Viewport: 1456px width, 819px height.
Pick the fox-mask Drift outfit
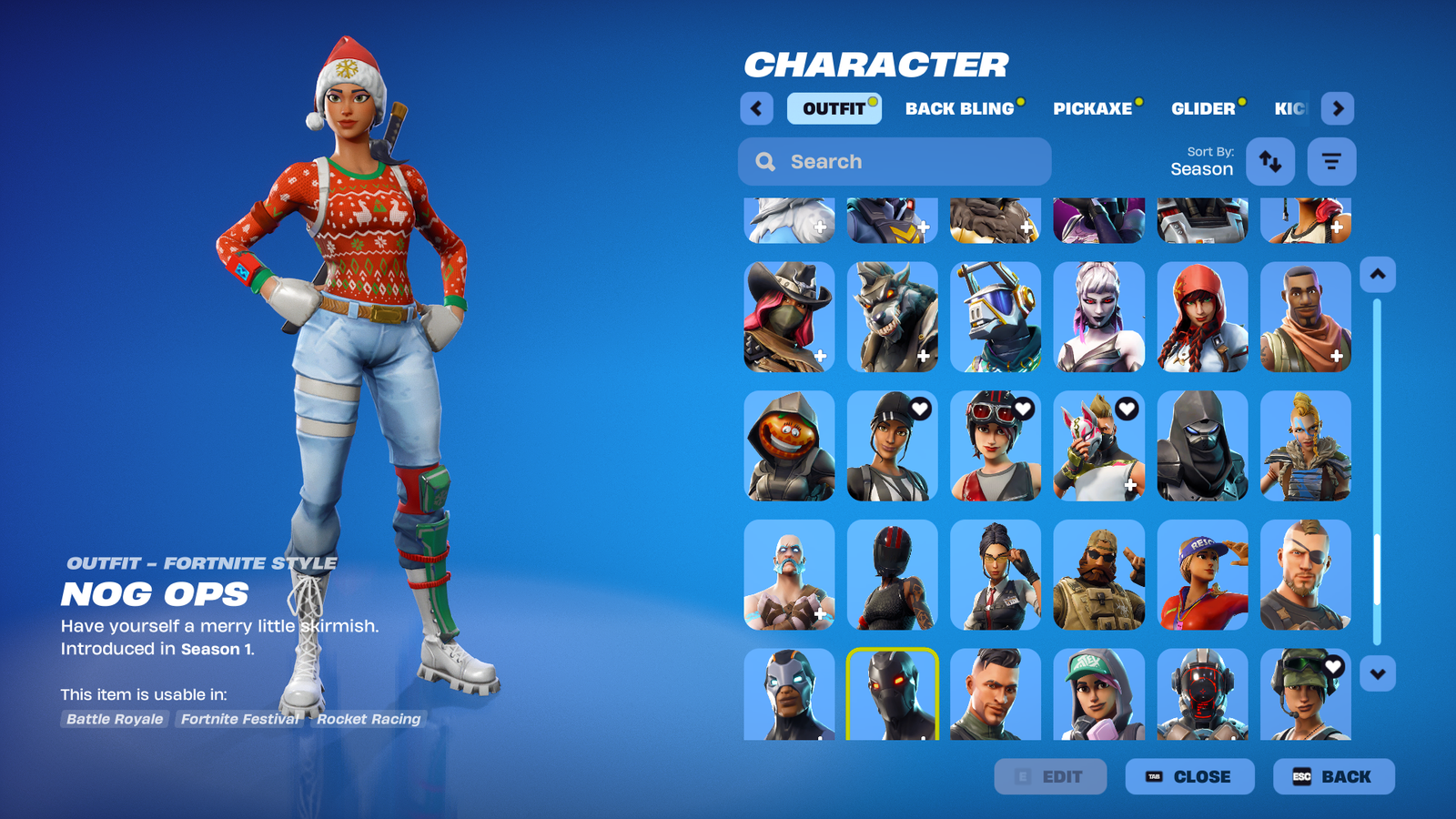tap(1098, 446)
